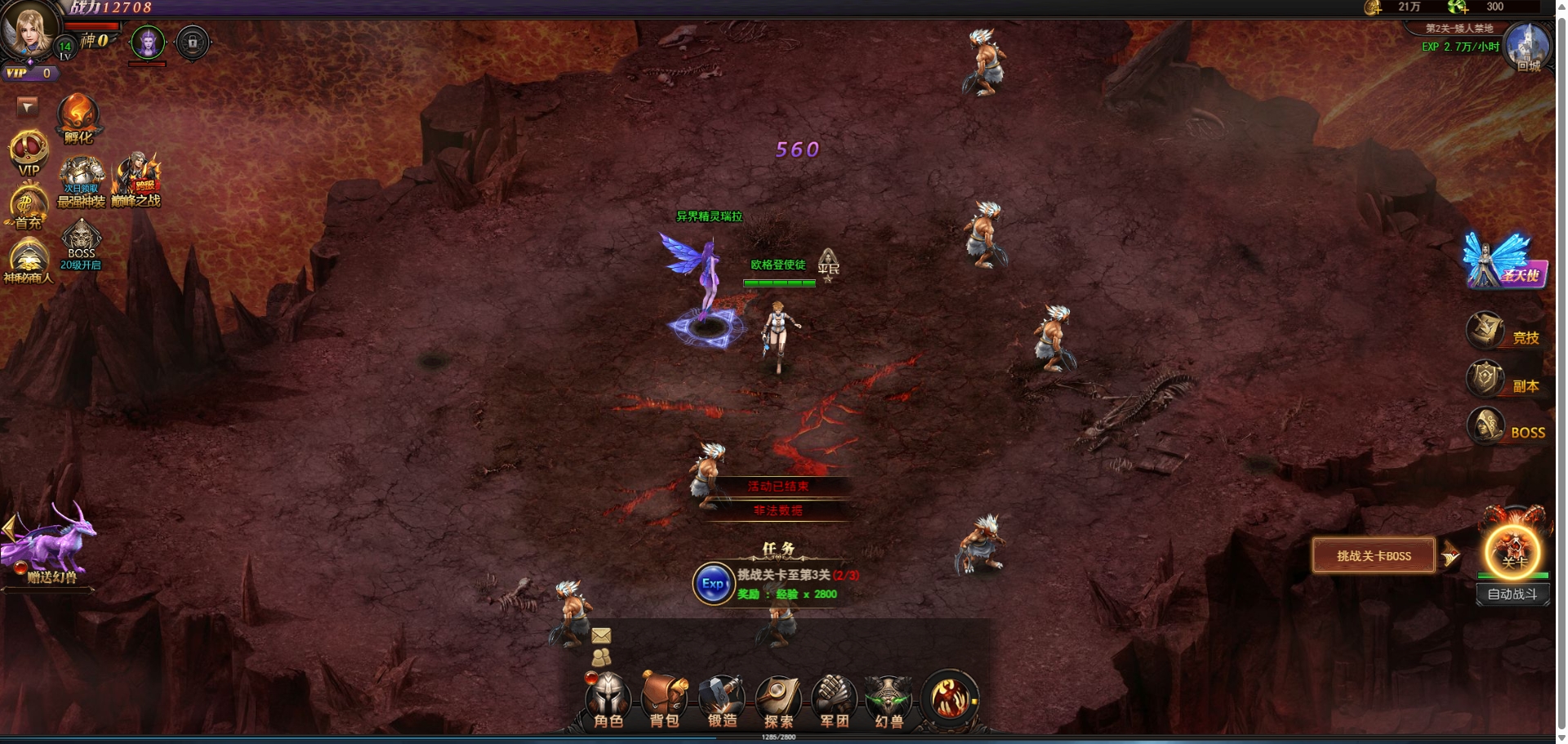This screenshot has height=744, width=1568.
Task: Open the 神秘商人 mystery merchant
Action: 28,261
